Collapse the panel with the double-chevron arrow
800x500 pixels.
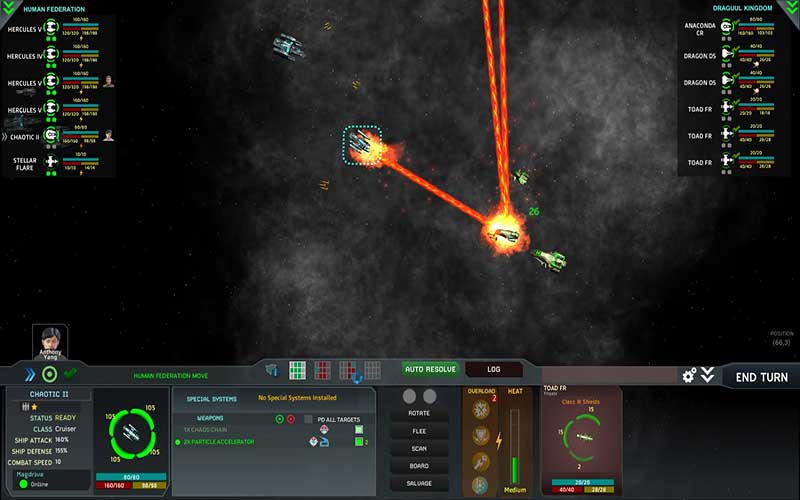click(x=708, y=375)
